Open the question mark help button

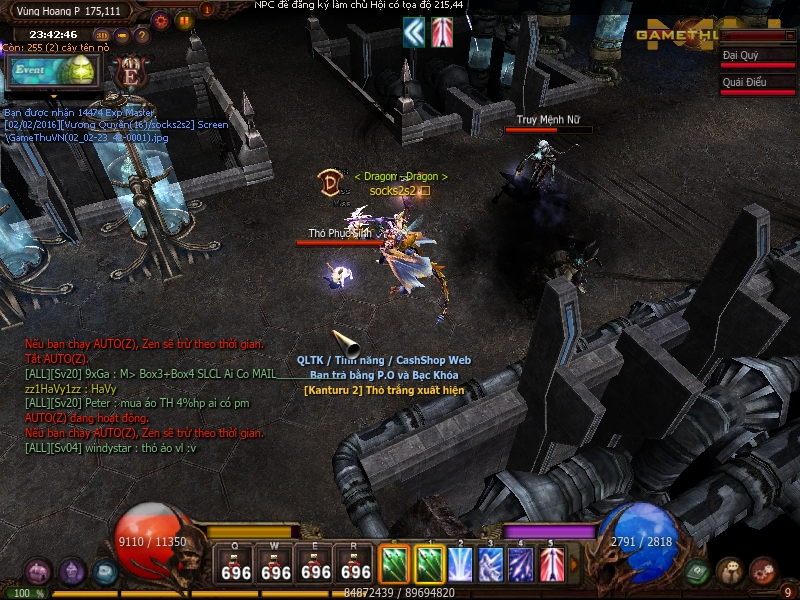pyautogui.click(x=141, y=36)
